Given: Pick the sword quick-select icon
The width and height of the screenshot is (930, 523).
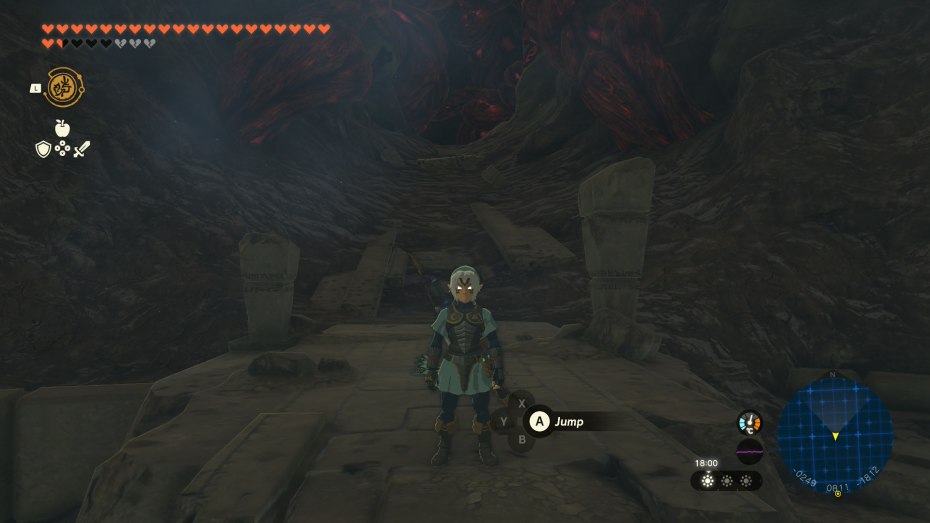Looking at the screenshot, I should [x=82, y=149].
